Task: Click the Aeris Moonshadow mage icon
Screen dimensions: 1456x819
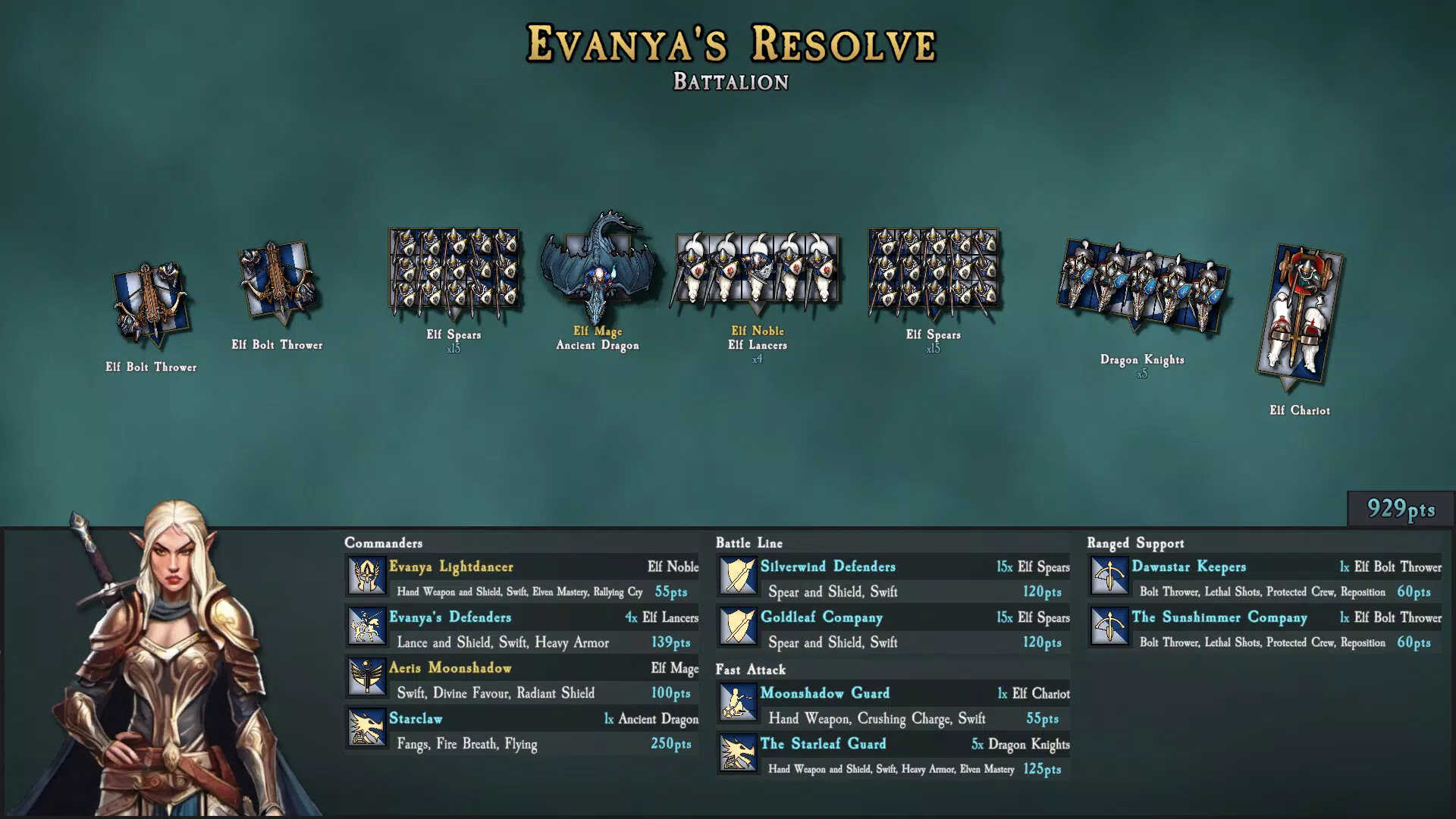Action: 366,677
